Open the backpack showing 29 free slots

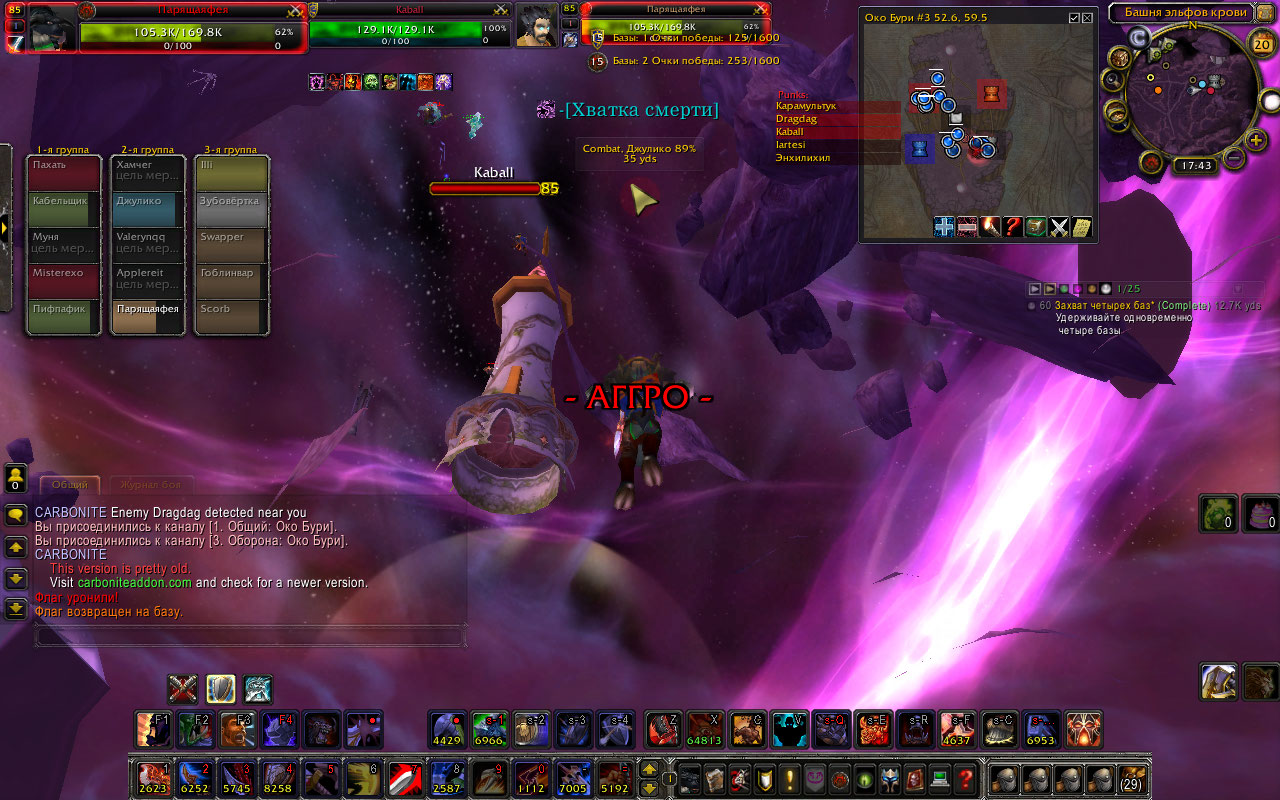(x=1131, y=777)
